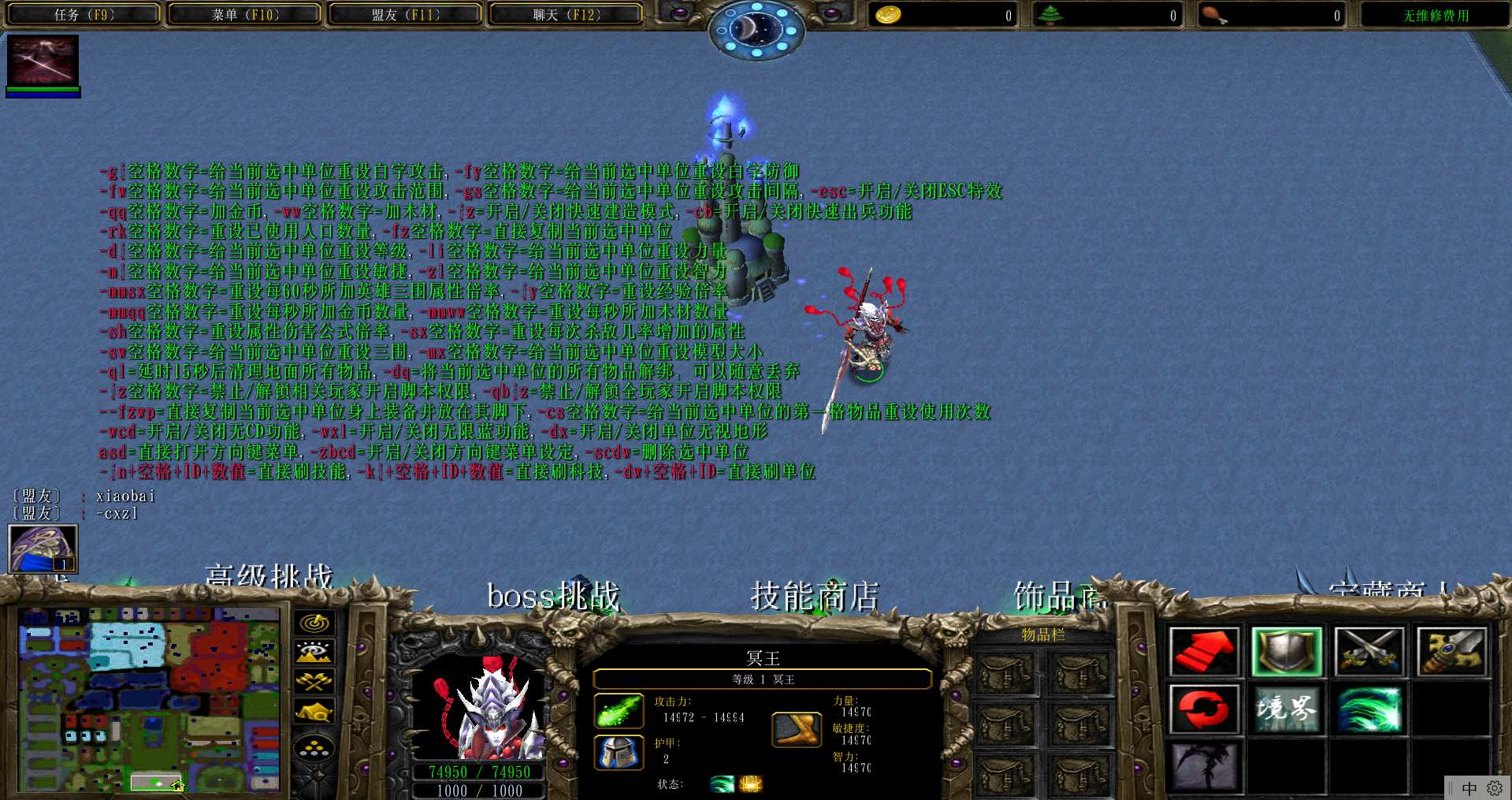Select the hero portrait icon in top-left

pos(43,61)
